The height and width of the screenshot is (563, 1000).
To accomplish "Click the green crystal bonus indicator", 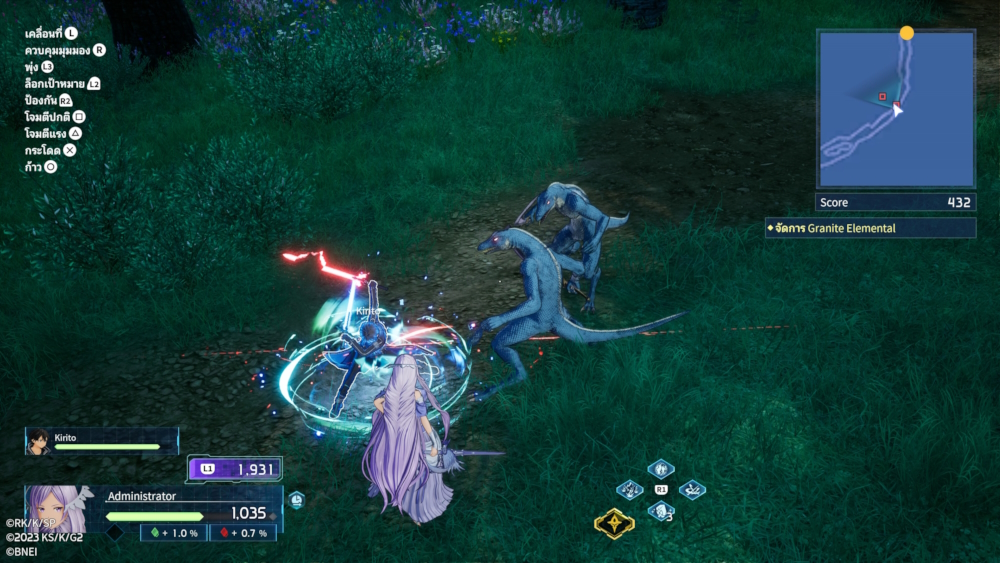I will [173, 533].
